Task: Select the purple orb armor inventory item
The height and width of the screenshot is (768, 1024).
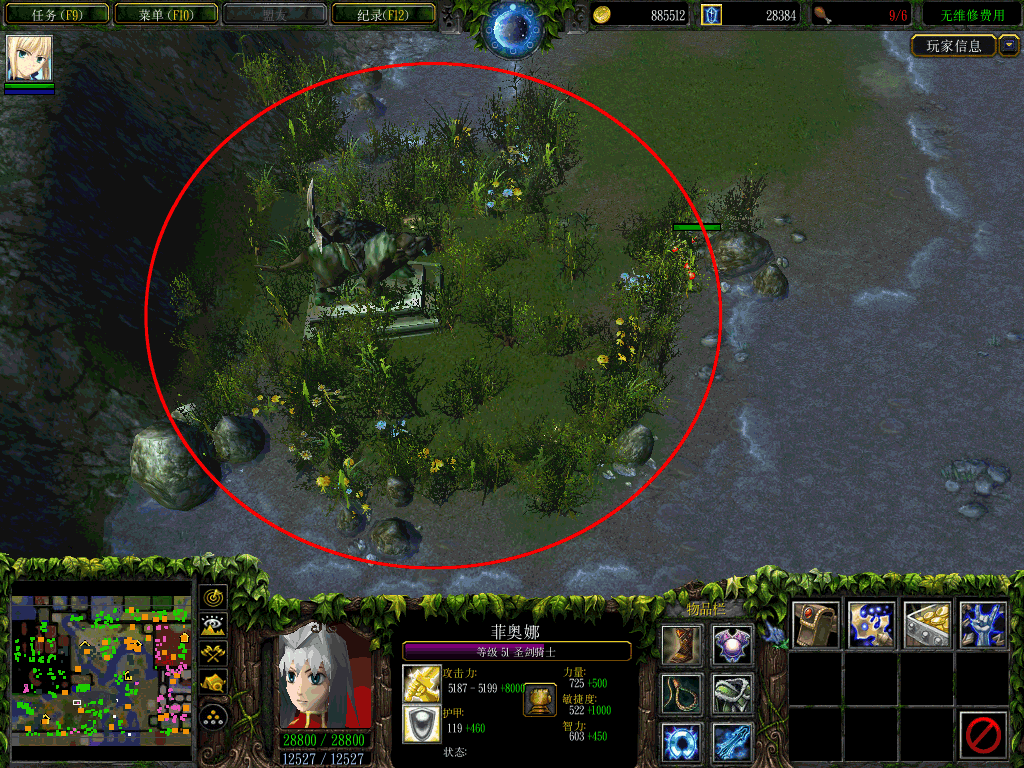Action: pos(733,645)
